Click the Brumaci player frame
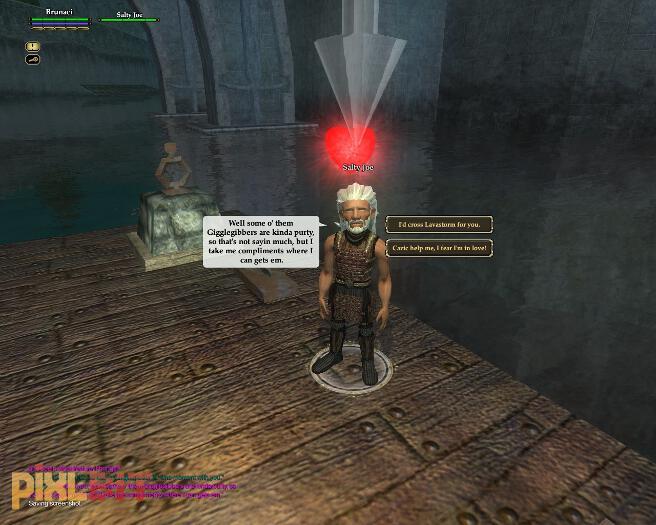 point(60,17)
